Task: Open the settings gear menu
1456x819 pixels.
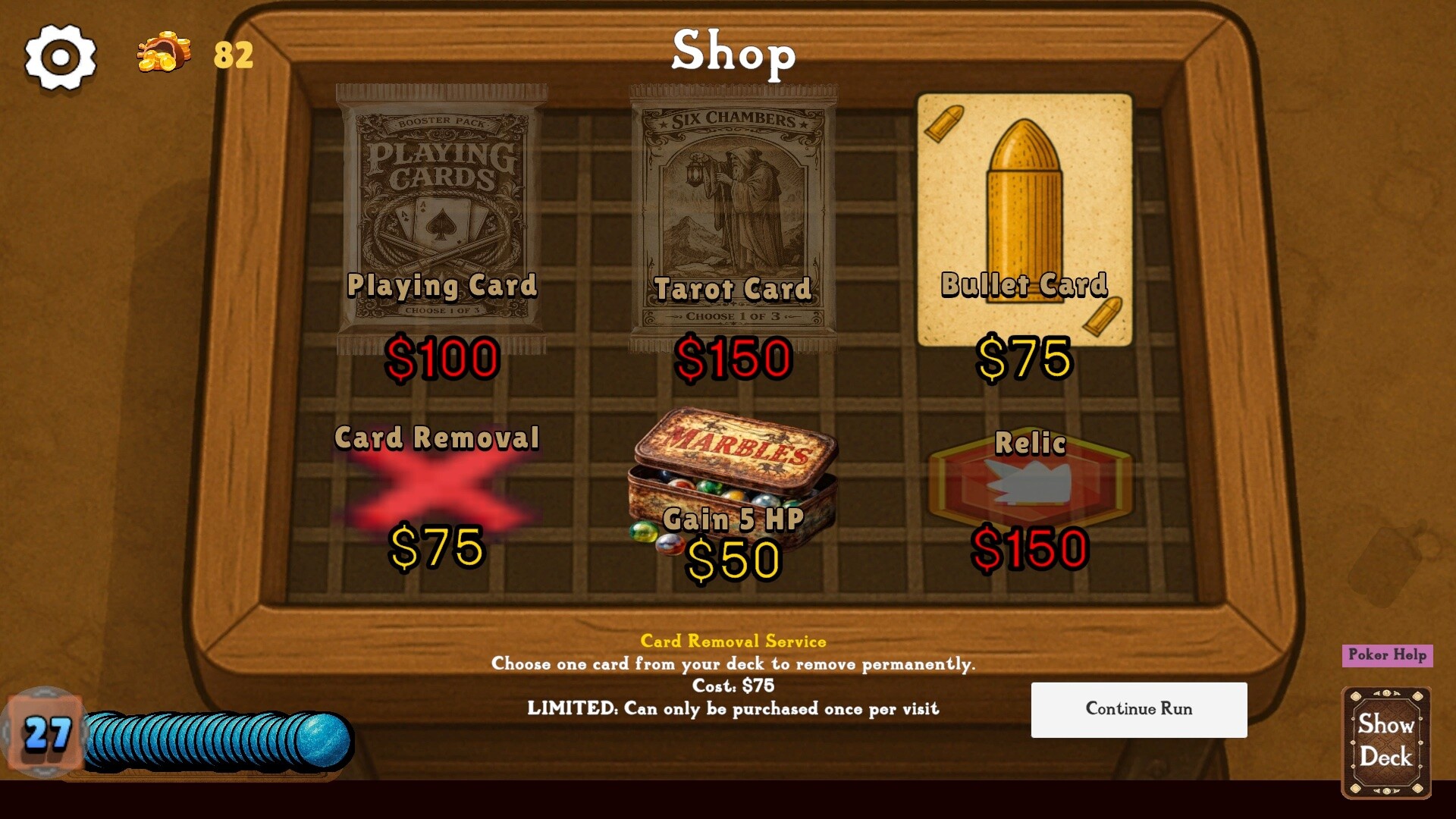Action: (x=61, y=55)
